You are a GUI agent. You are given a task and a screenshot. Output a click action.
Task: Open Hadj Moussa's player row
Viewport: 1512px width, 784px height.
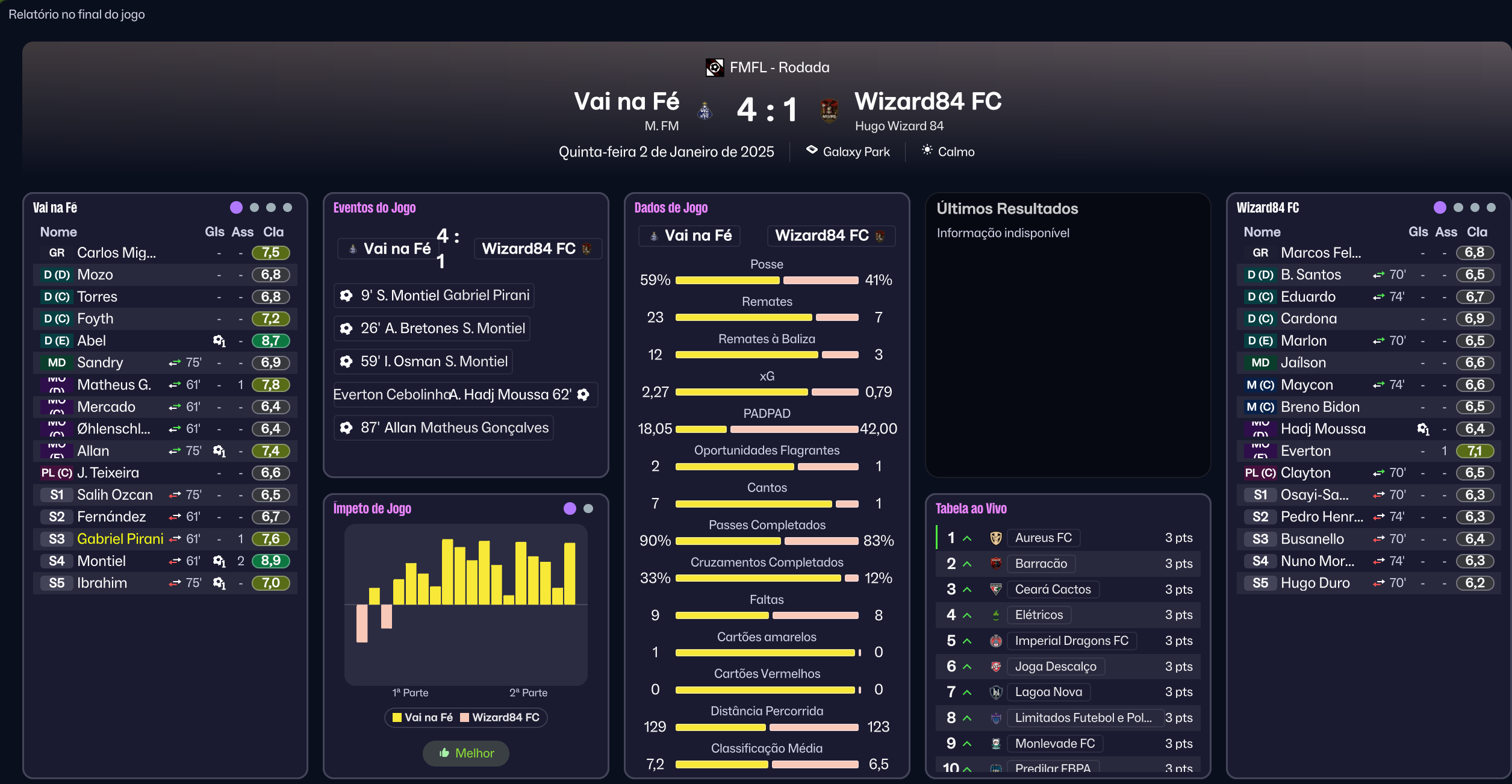coord(1322,429)
